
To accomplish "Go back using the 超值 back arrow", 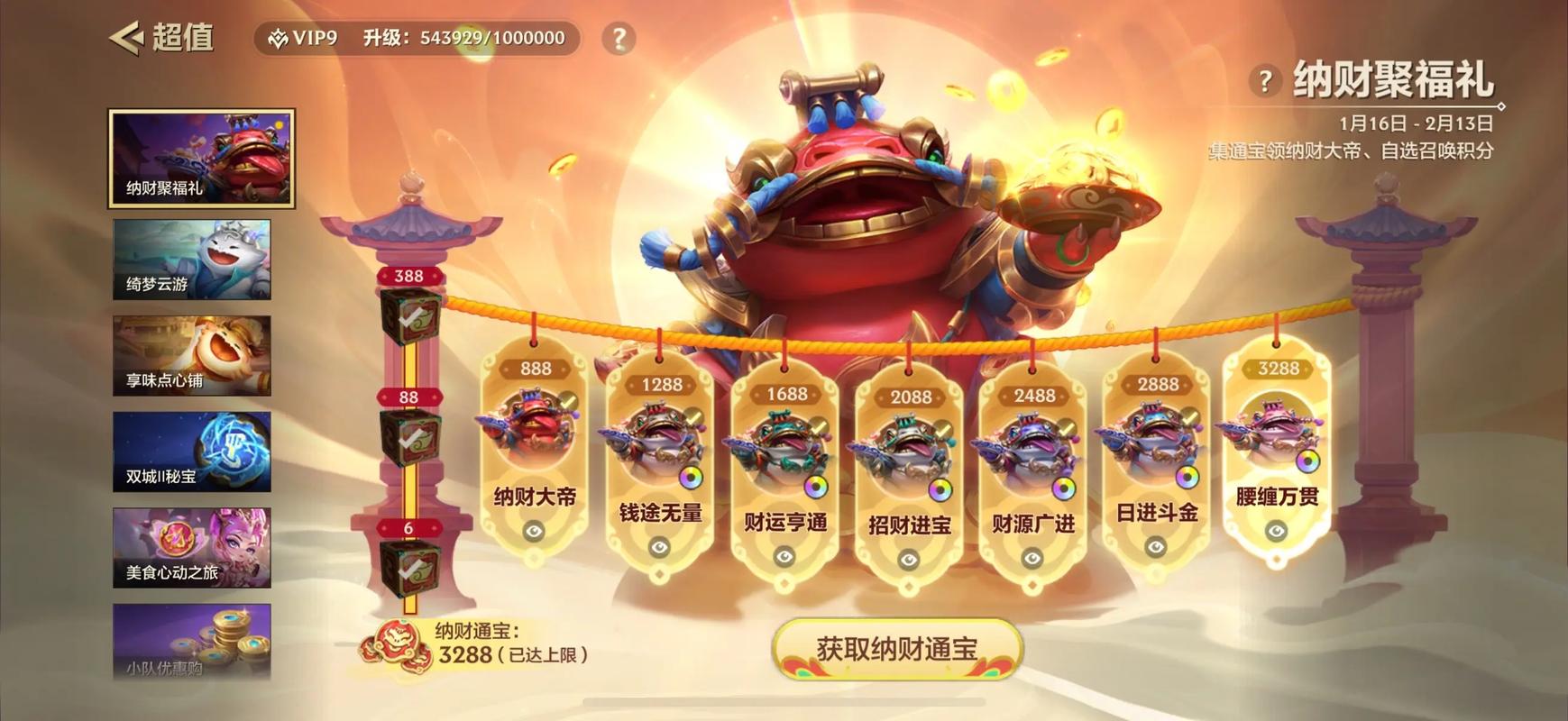I will point(127,38).
